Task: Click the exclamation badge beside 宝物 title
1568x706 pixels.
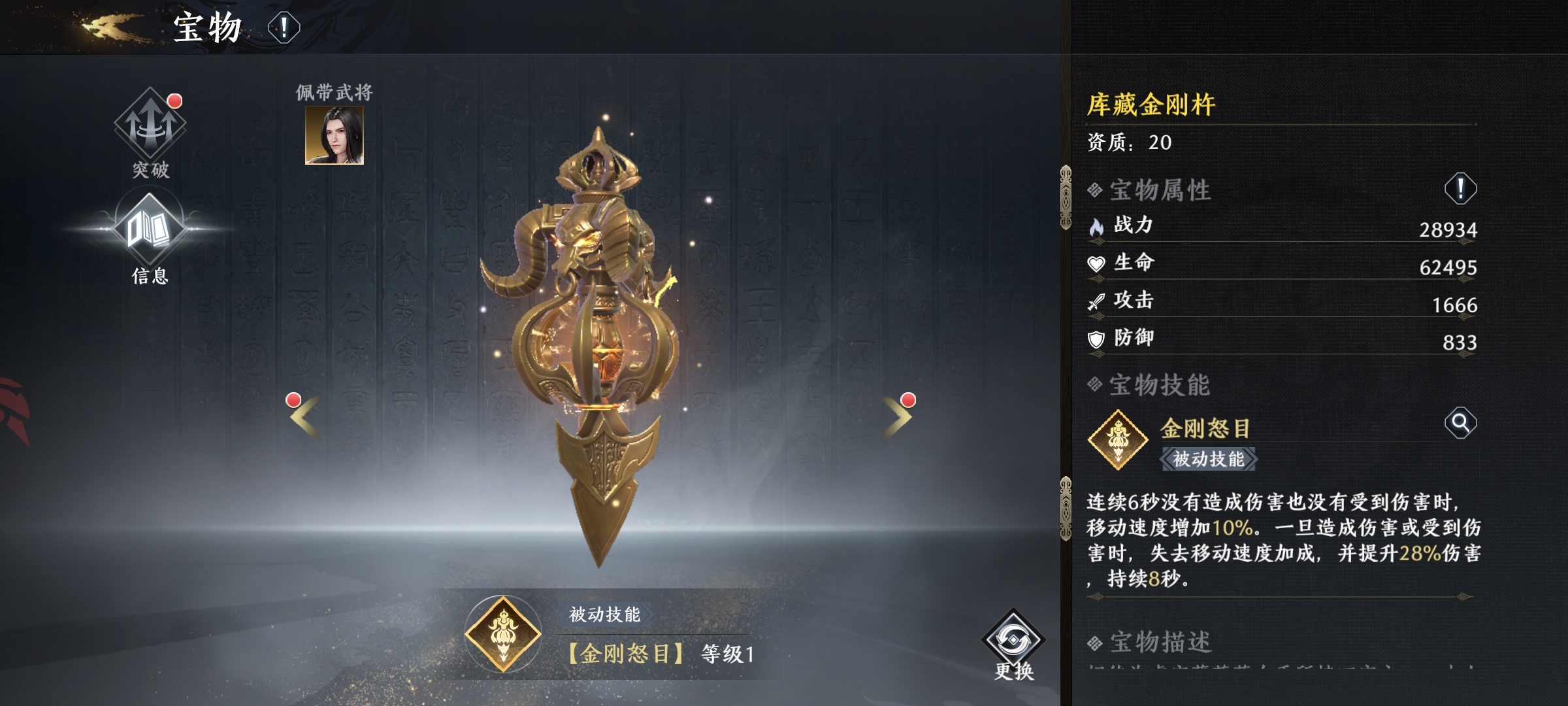Action: point(284,28)
